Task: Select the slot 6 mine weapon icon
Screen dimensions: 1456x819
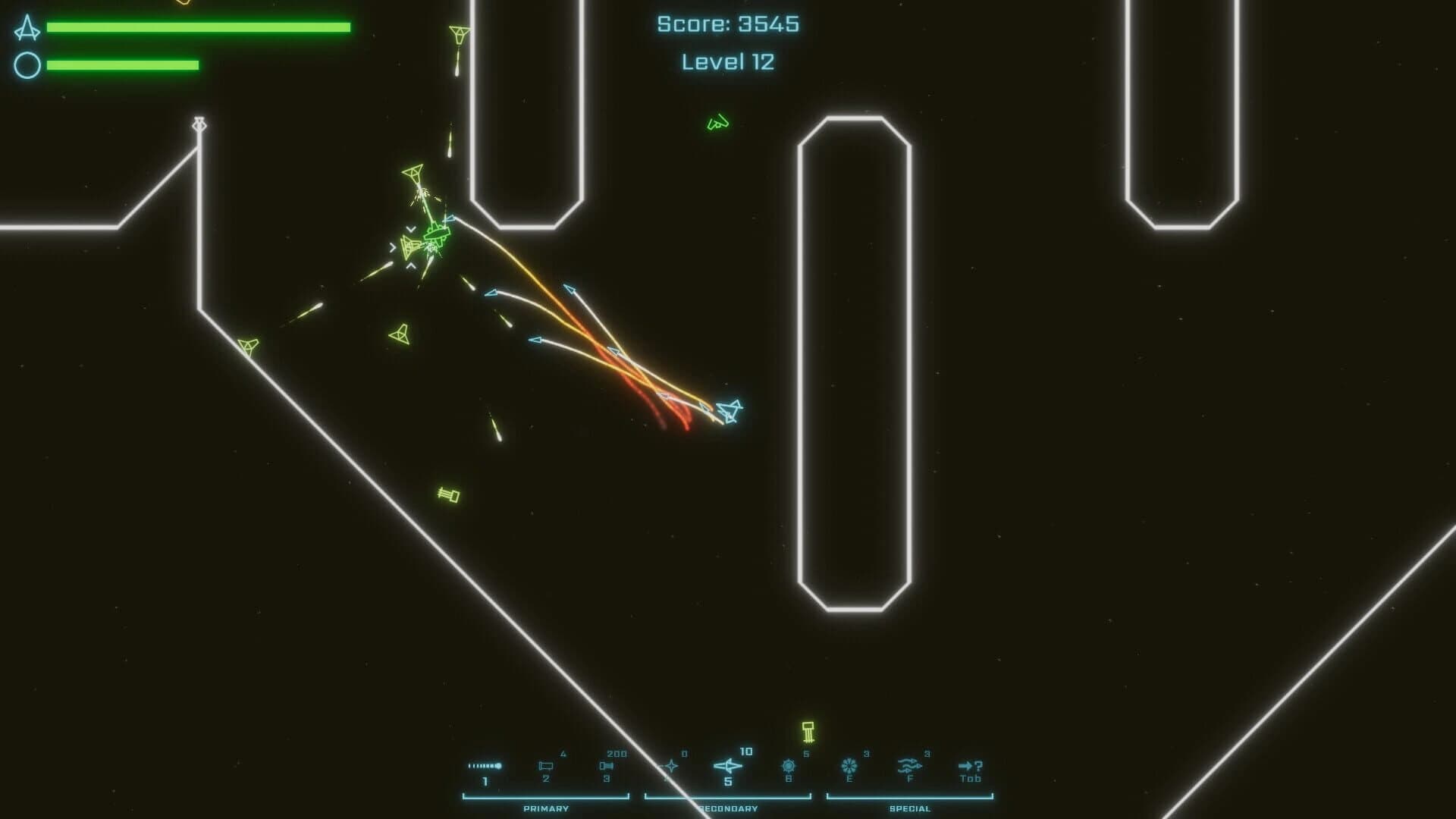Action: pos(787,764)
